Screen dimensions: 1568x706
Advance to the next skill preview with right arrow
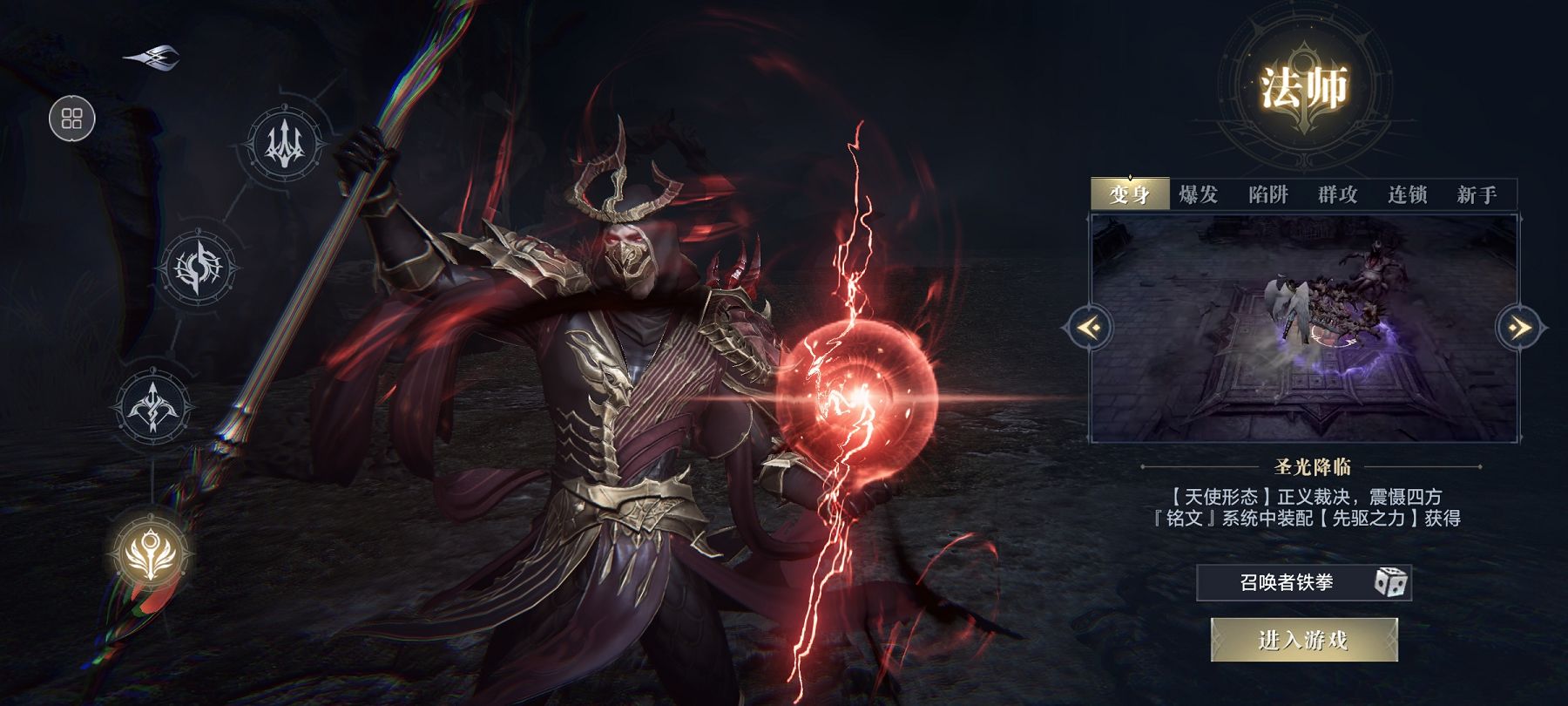coord(1520,328)
